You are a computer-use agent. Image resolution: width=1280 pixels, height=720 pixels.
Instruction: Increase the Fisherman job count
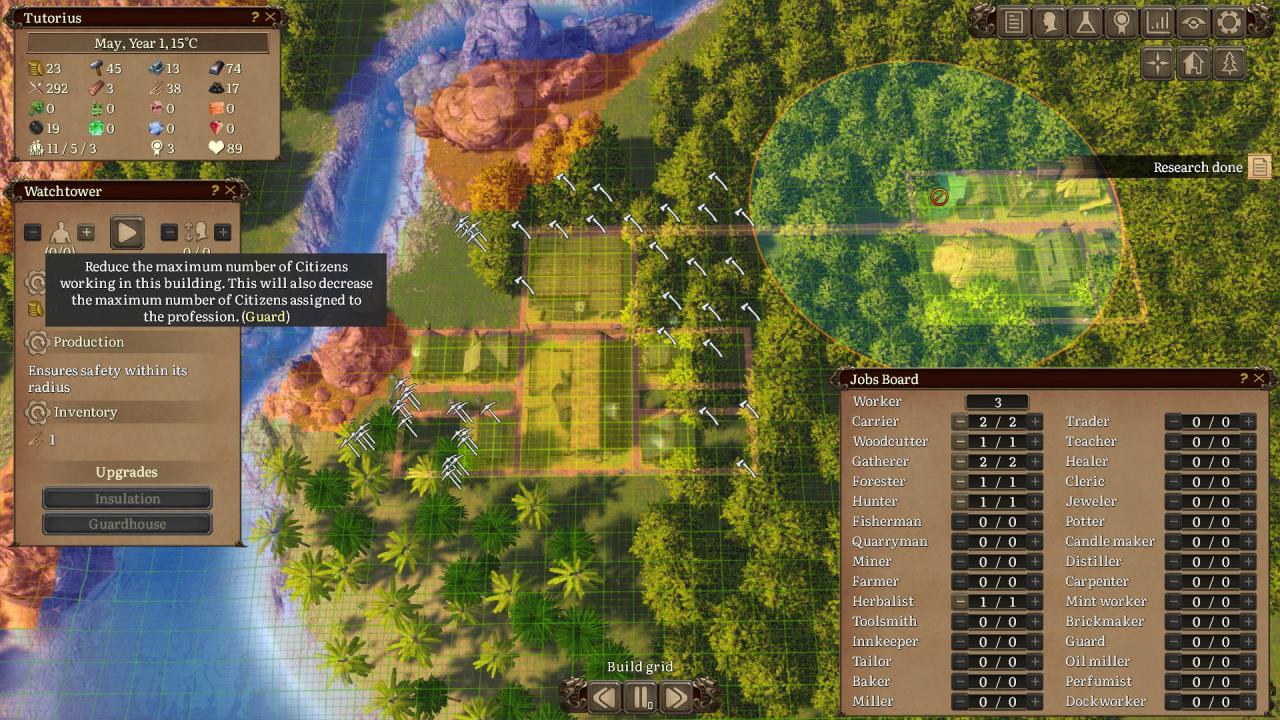pyautogui.click(x=1035, y=522)
